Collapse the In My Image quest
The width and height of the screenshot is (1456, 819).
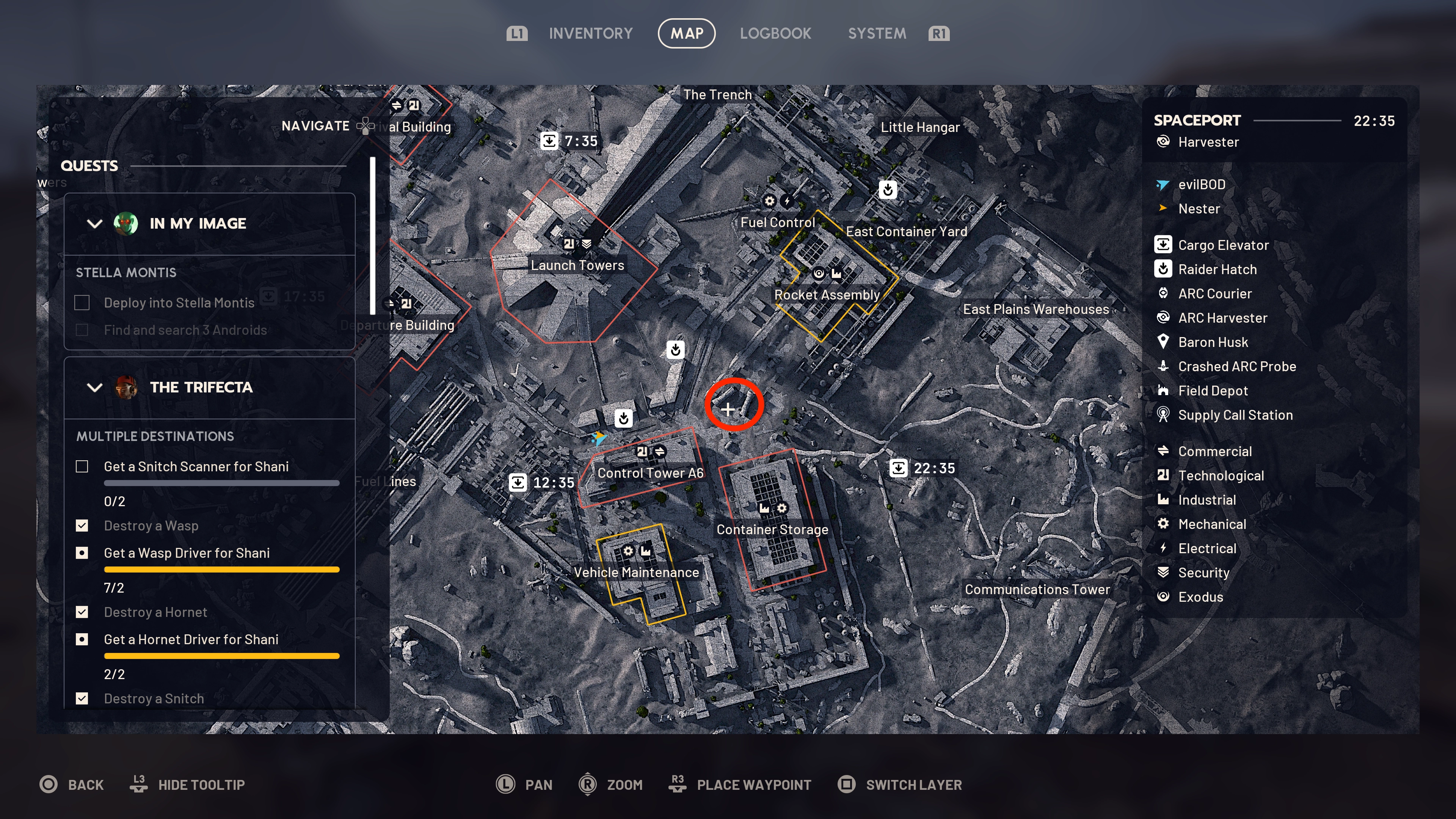coord(94,224)
